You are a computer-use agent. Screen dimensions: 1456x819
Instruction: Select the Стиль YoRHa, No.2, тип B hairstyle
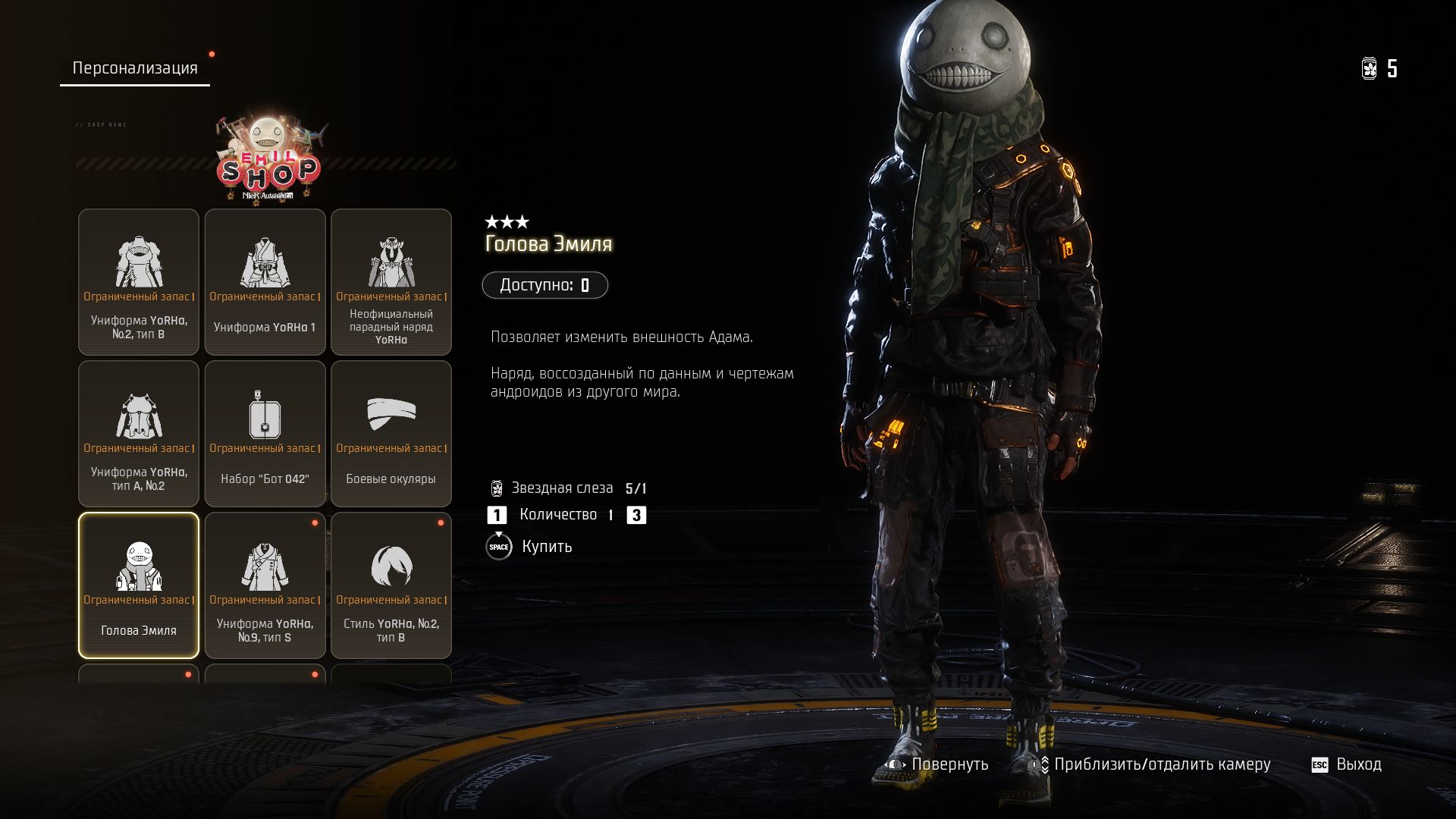391,585
